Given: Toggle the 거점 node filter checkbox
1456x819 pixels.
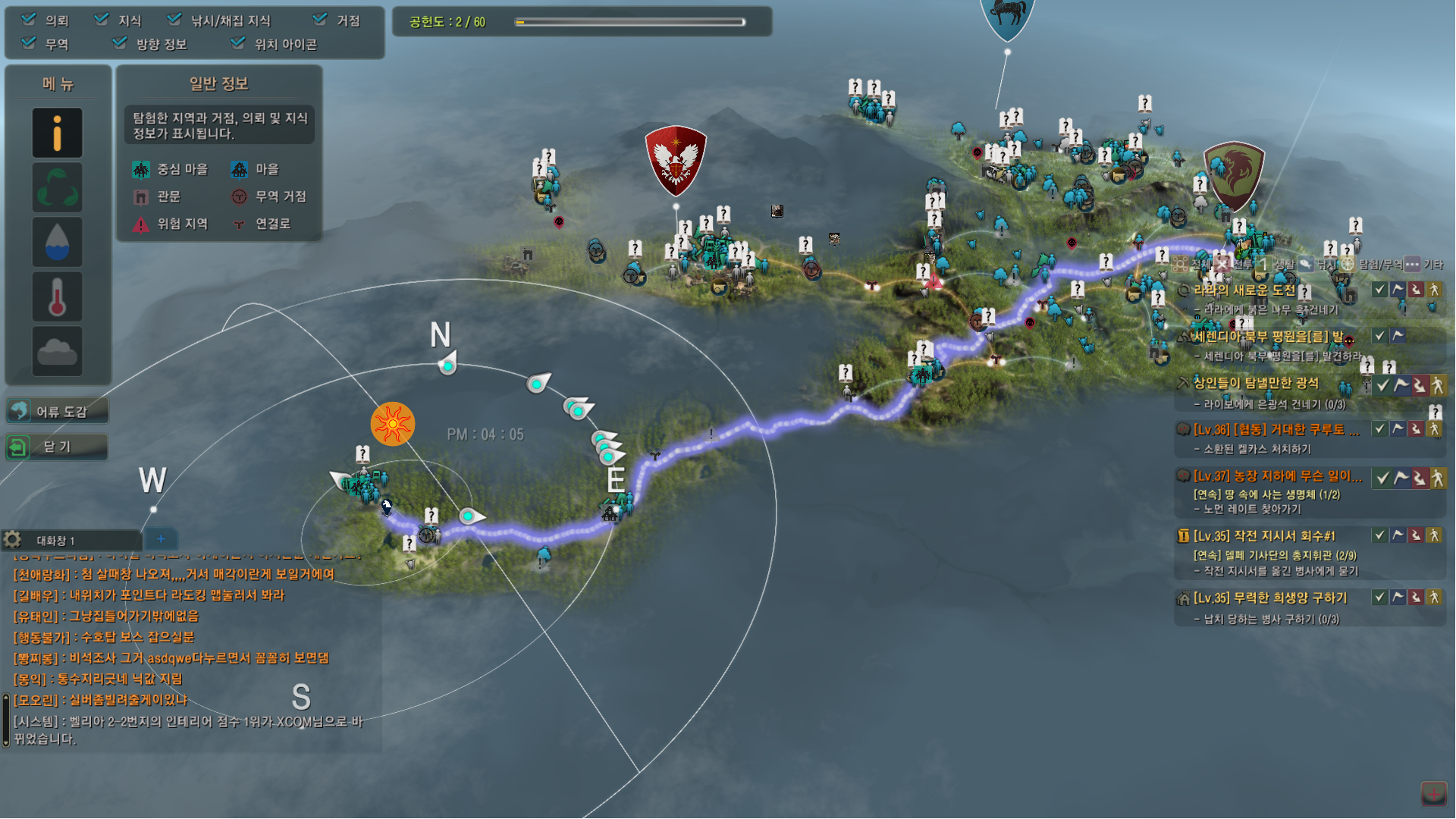Looking at the screenshot, I should point(320,20).
